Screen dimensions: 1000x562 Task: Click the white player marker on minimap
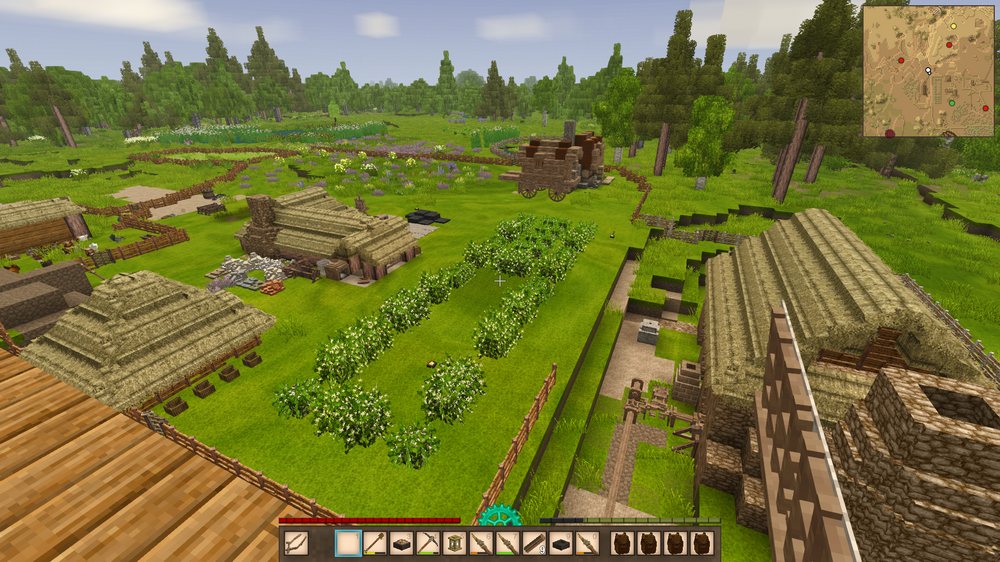(x=929, y=71)
